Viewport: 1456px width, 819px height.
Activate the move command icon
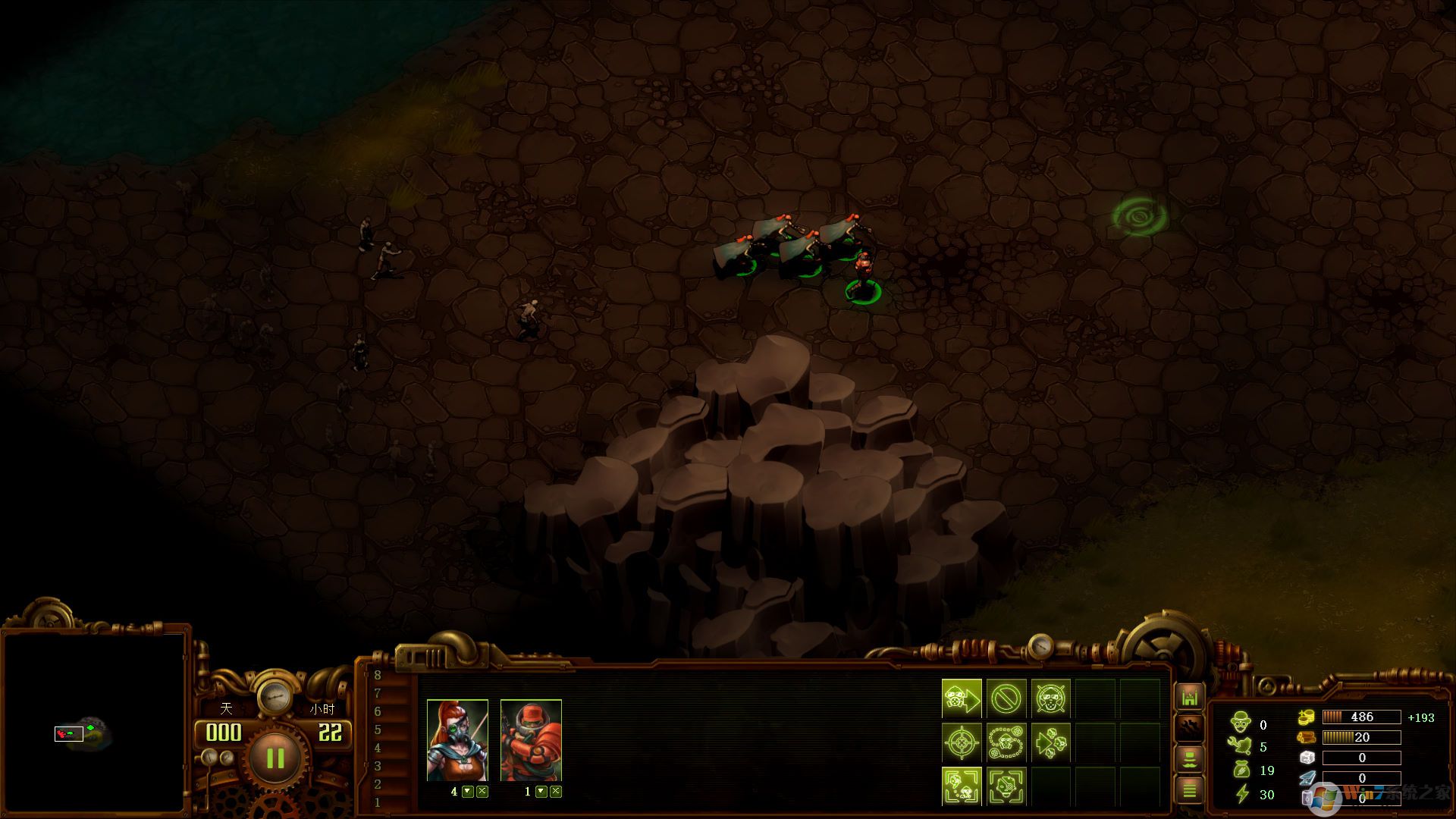click(x=962, y=698)
